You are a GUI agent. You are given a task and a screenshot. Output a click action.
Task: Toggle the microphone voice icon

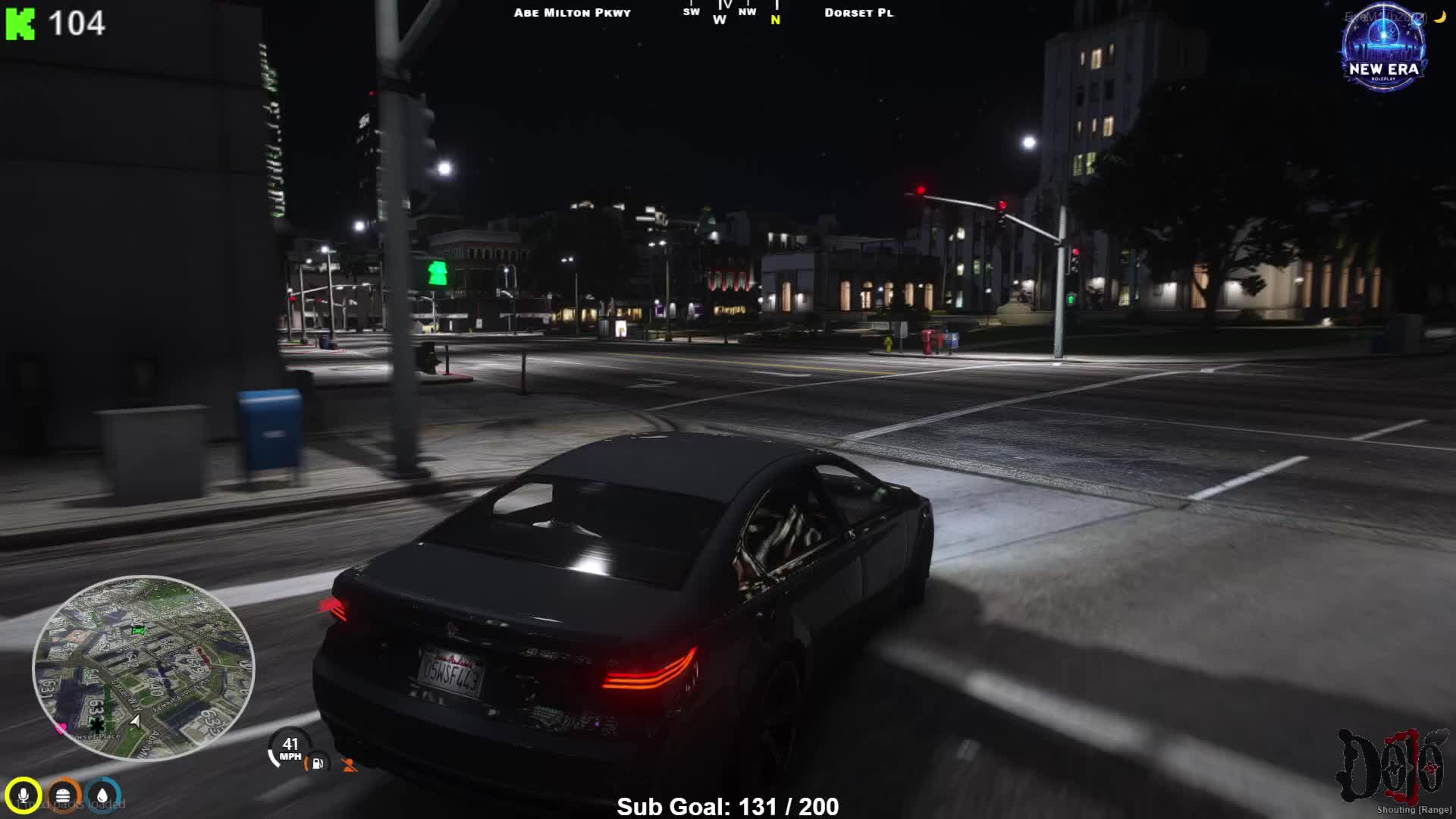click(x=24, y=795)
